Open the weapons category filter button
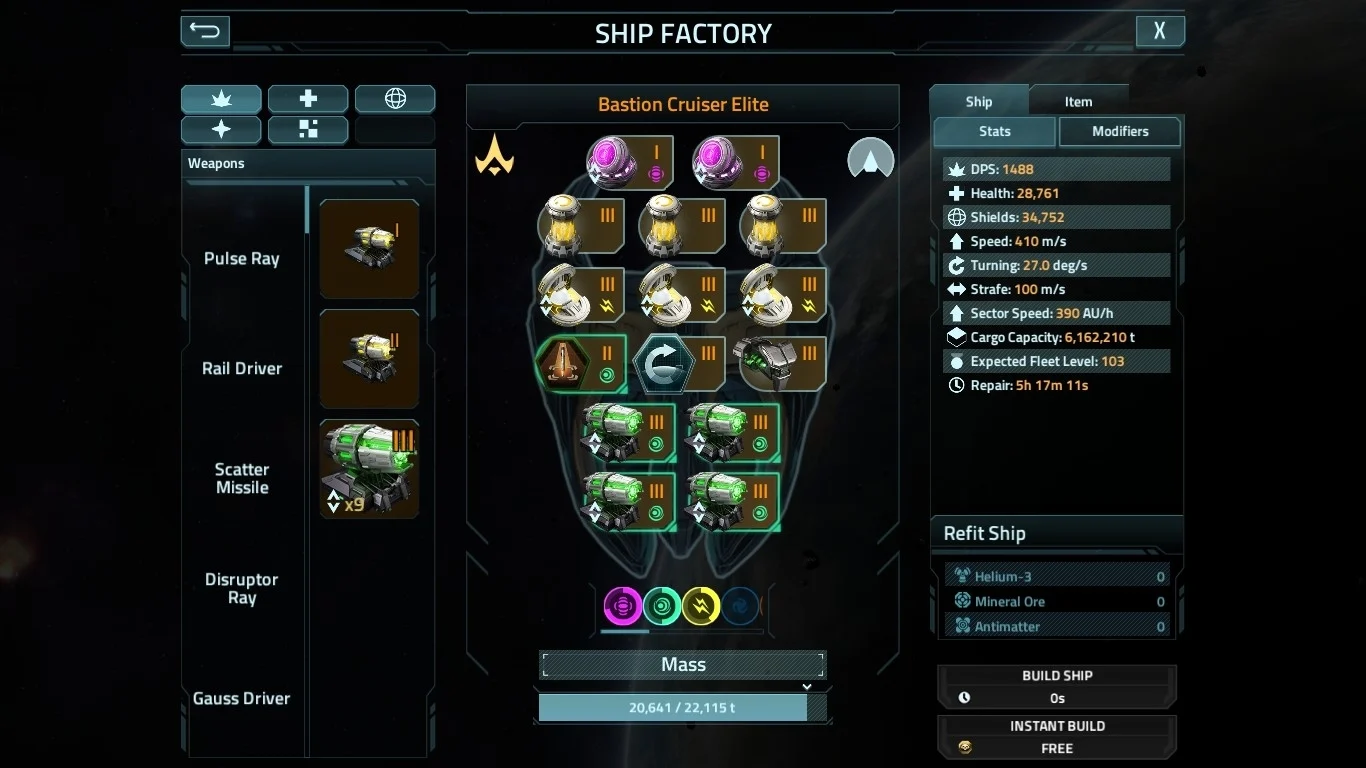Screen dimensions: 1366x768 pos(221,99)
